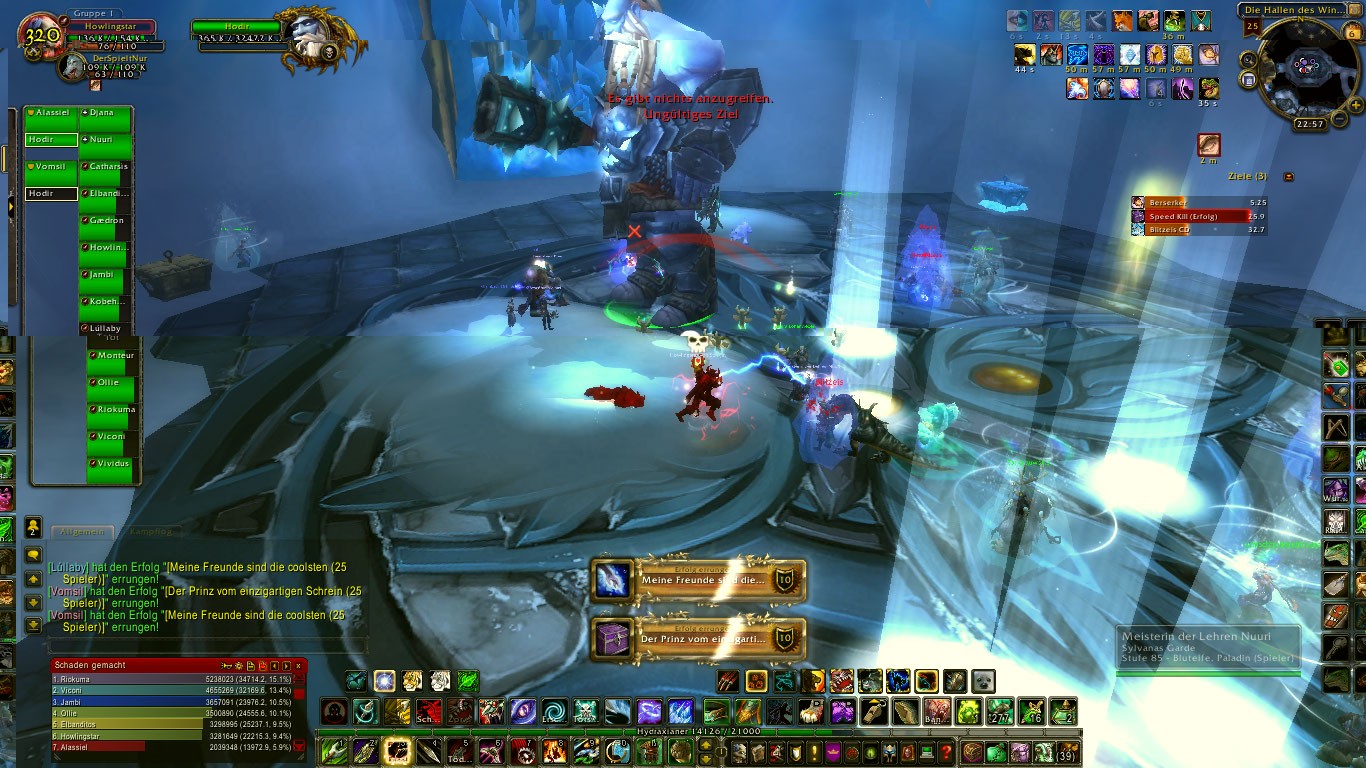Screen dimensions: 1366x768
Task: Open the Allgemein chat tab
Action: [82, 531]
